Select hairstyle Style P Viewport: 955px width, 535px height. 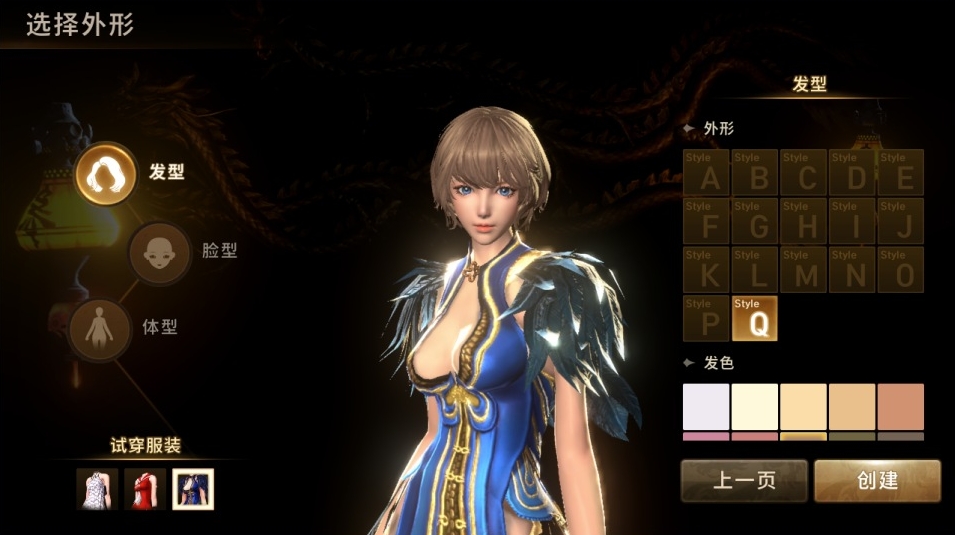tap(708, 318)
